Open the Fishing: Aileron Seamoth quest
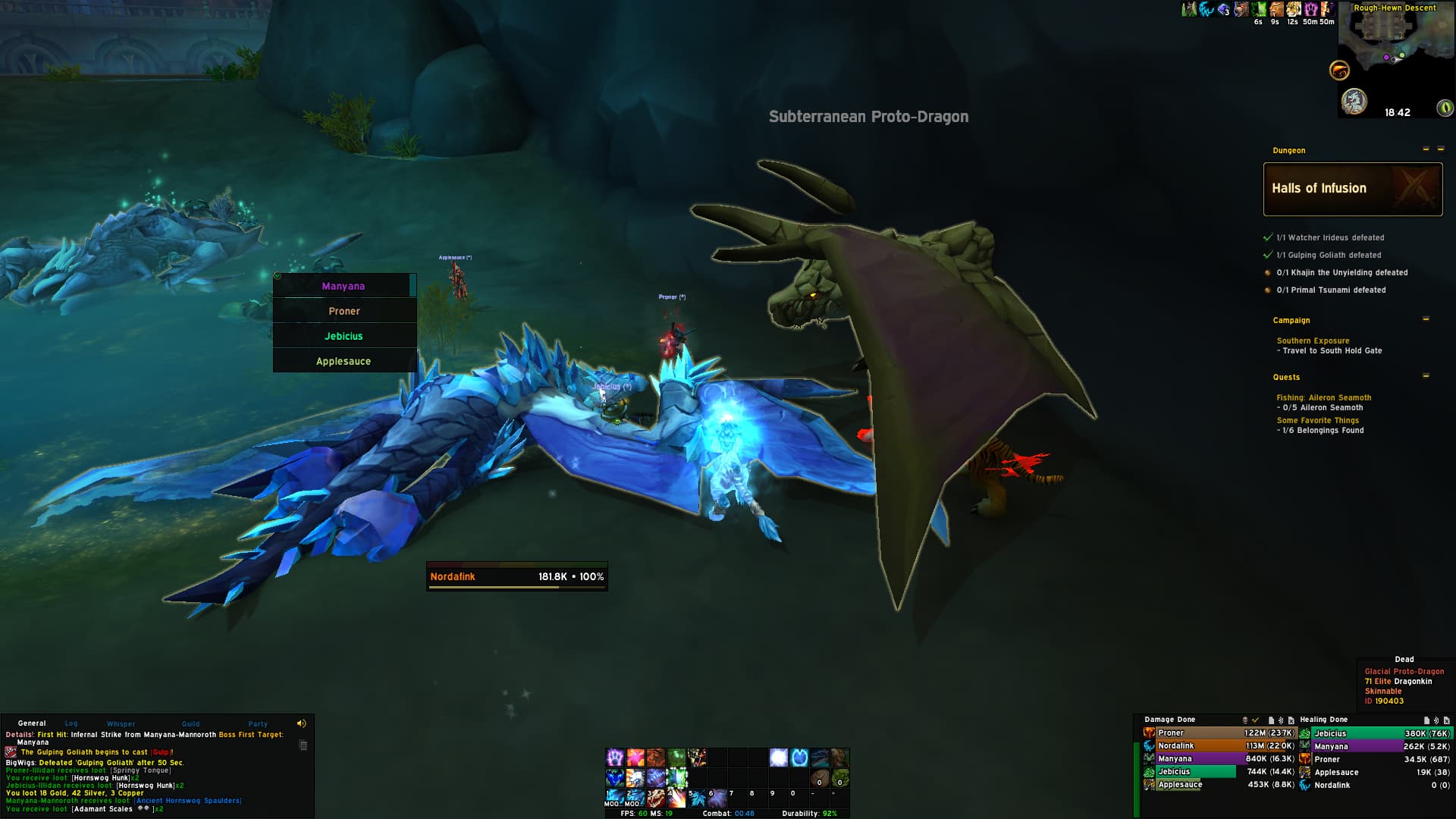 click(x=1324, y=397)
